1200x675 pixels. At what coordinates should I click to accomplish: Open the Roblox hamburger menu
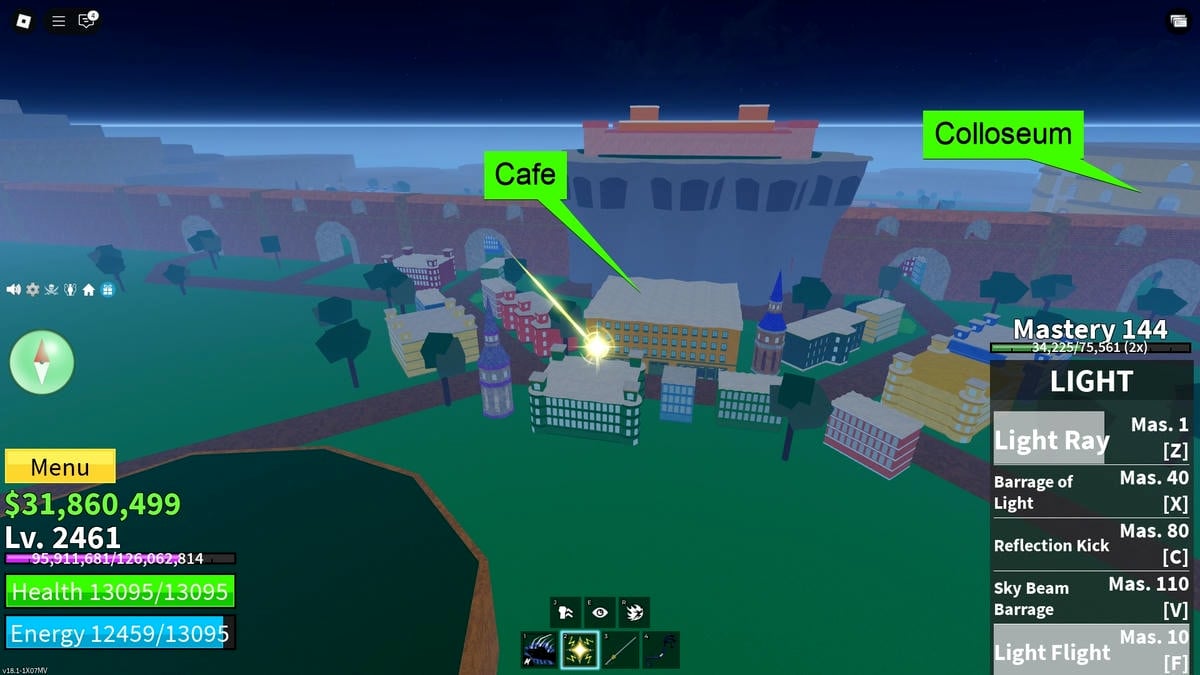[59, 20]
